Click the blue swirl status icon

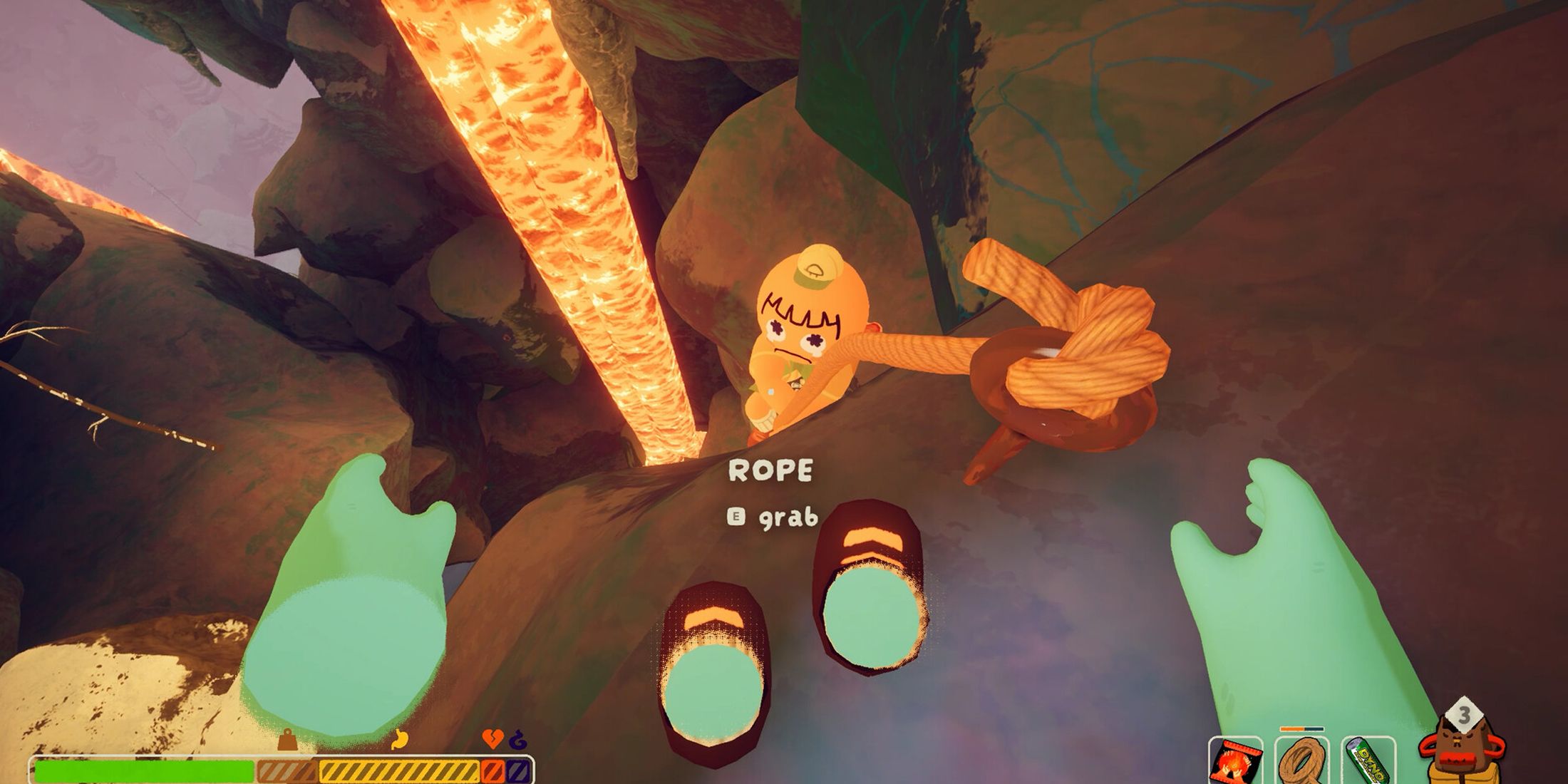pos(519,738)
